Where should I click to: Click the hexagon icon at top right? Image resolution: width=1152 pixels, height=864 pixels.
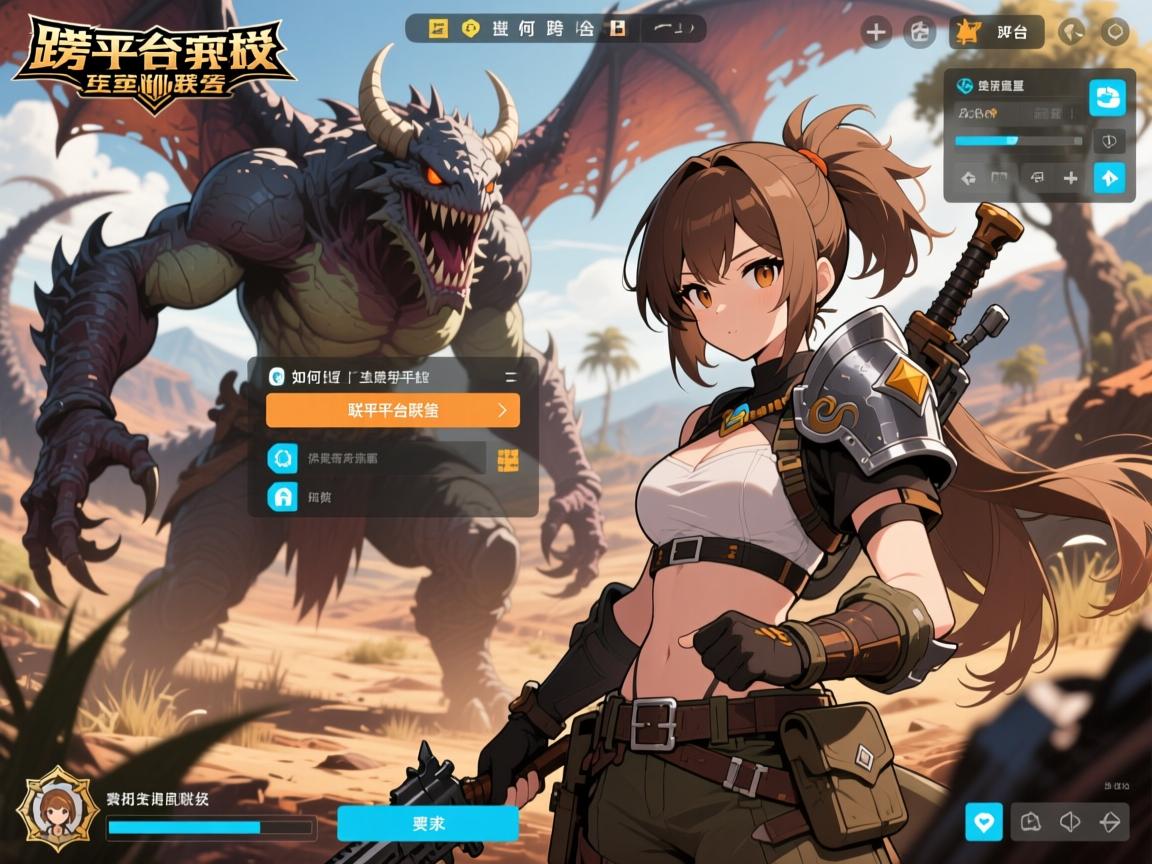pos(1114,32)
